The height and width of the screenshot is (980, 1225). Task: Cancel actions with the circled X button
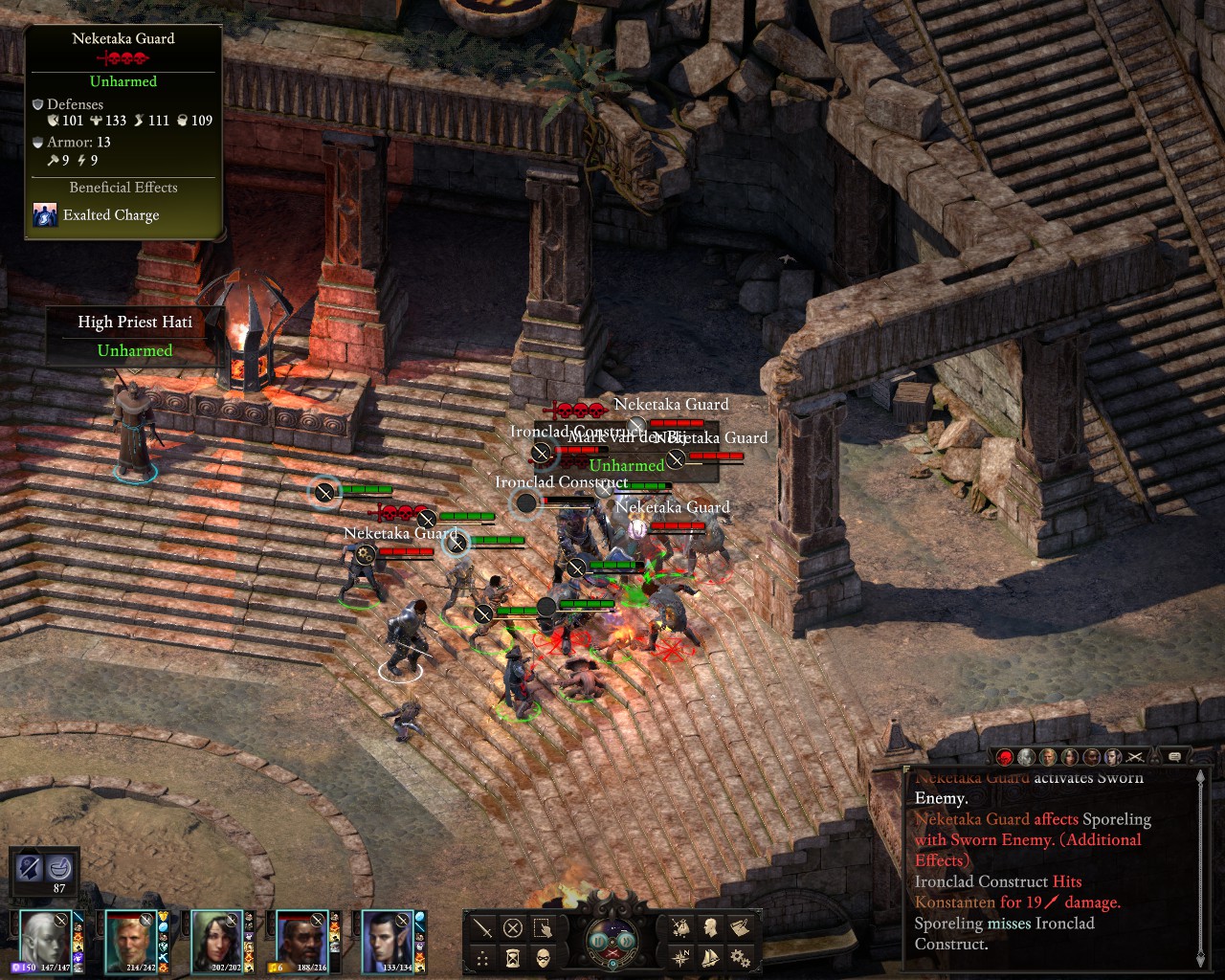click(513, 928)
